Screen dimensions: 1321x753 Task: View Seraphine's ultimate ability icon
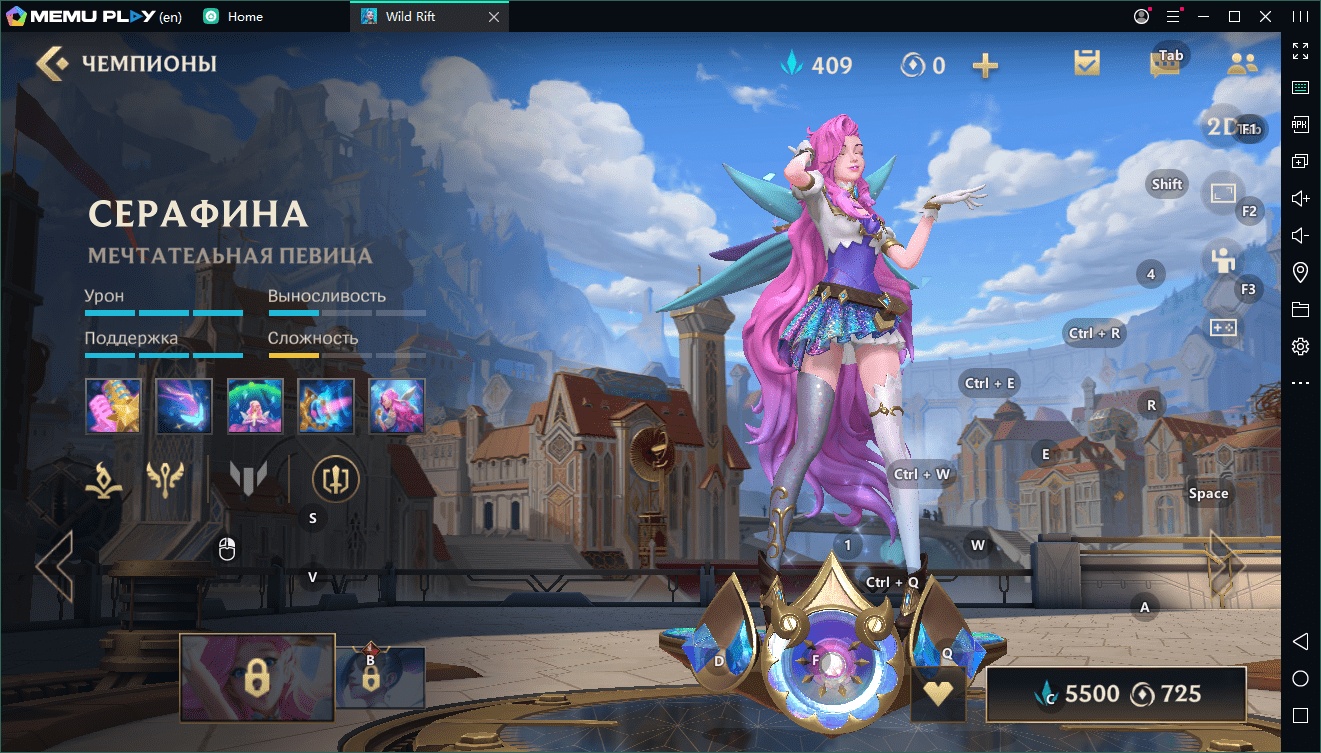(397, 405)
